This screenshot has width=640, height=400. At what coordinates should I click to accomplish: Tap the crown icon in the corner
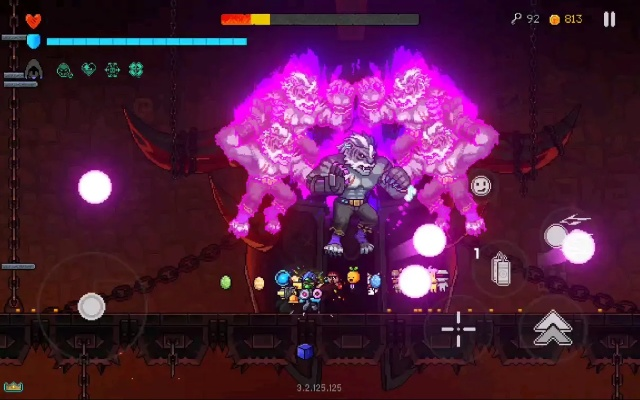pyautogui.click(x=13, y=386)
